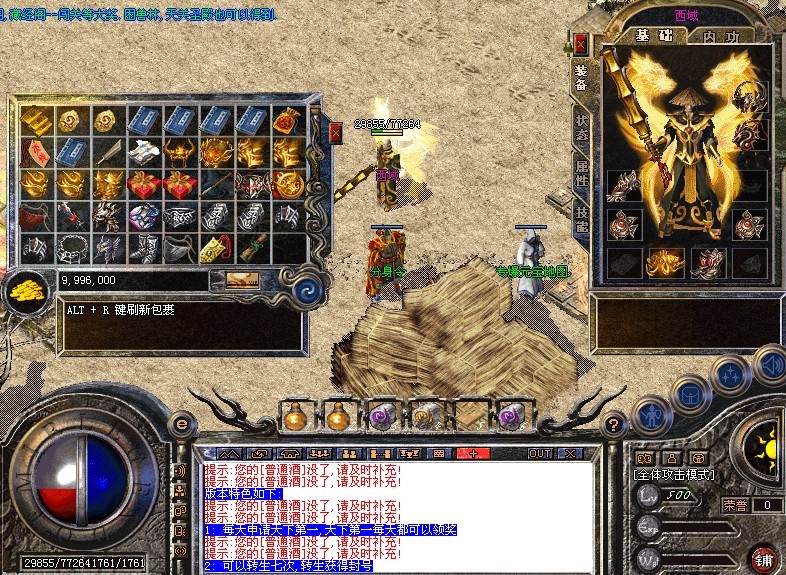Open the shop with the 铺 button
The height and width of the screenshot is (575, 786).
764,556
